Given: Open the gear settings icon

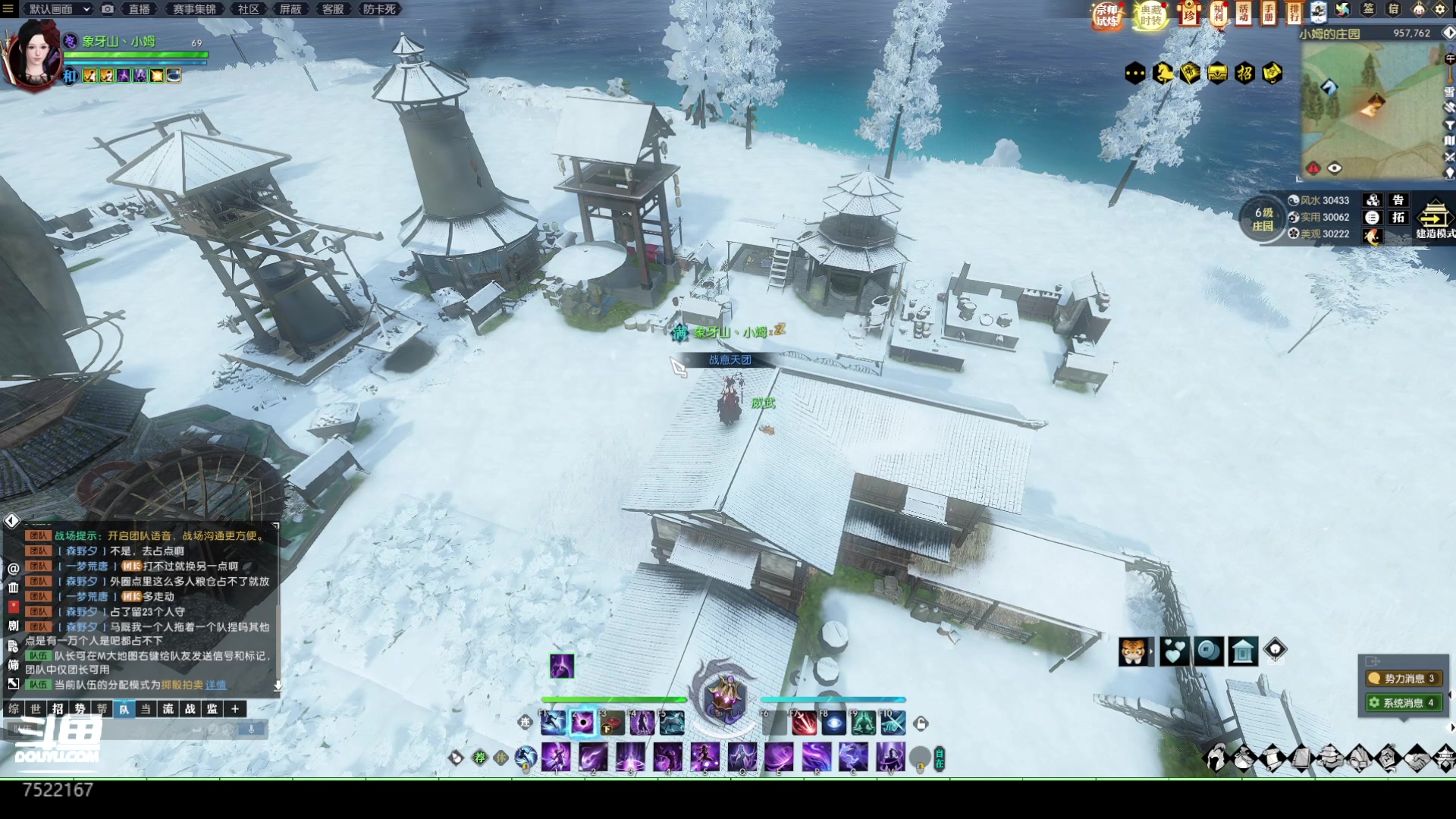Looking at the screenshot, I should pyautogui.click(x=1440, y=10).
